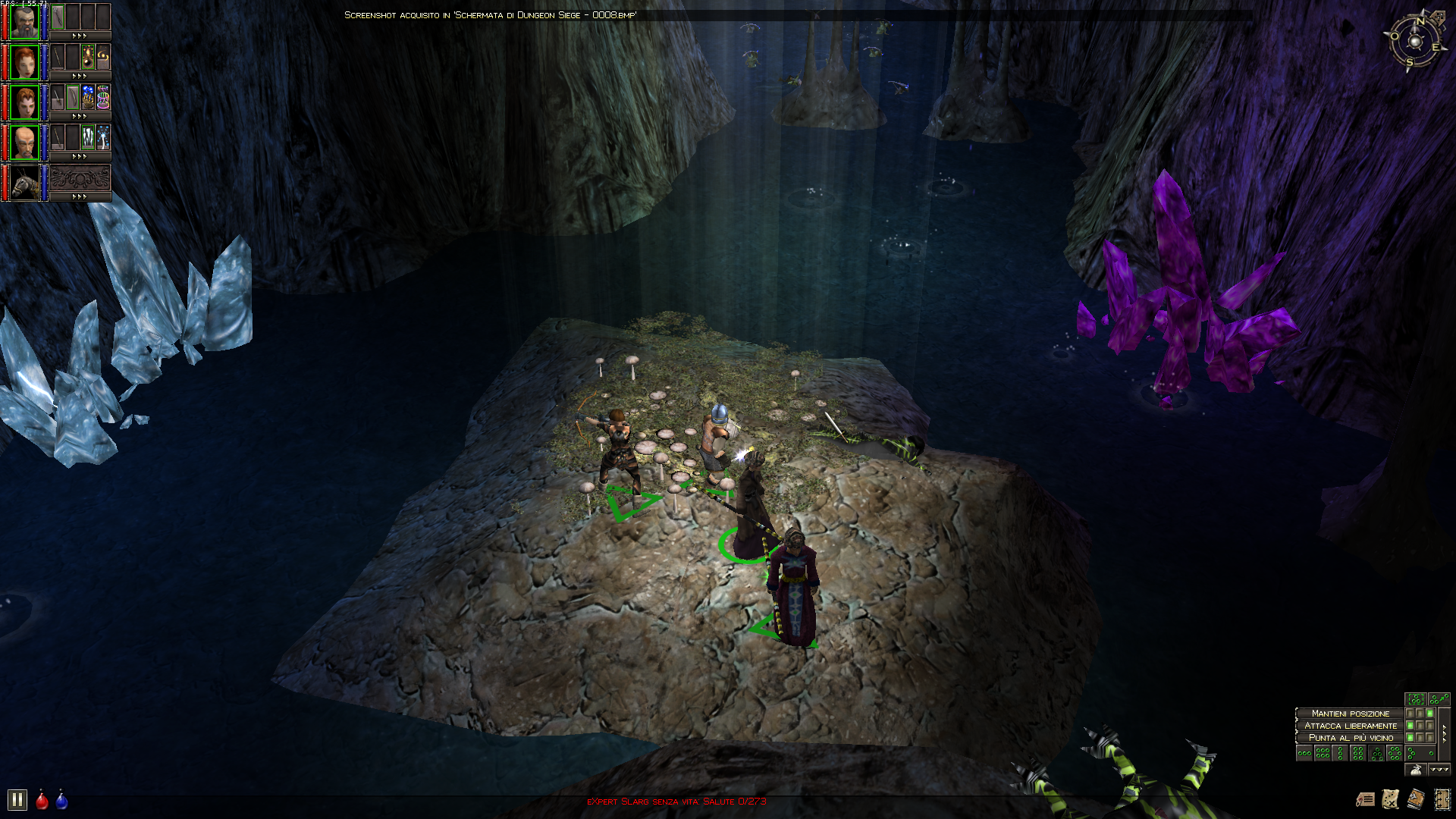Use the red health potion button

42,801
